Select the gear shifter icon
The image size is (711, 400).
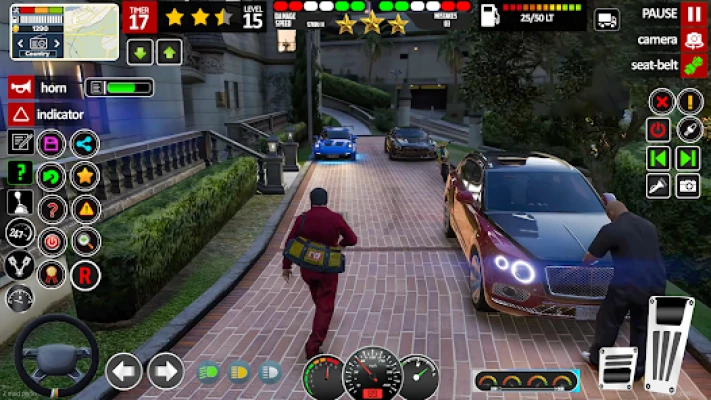tap(19, 203)
